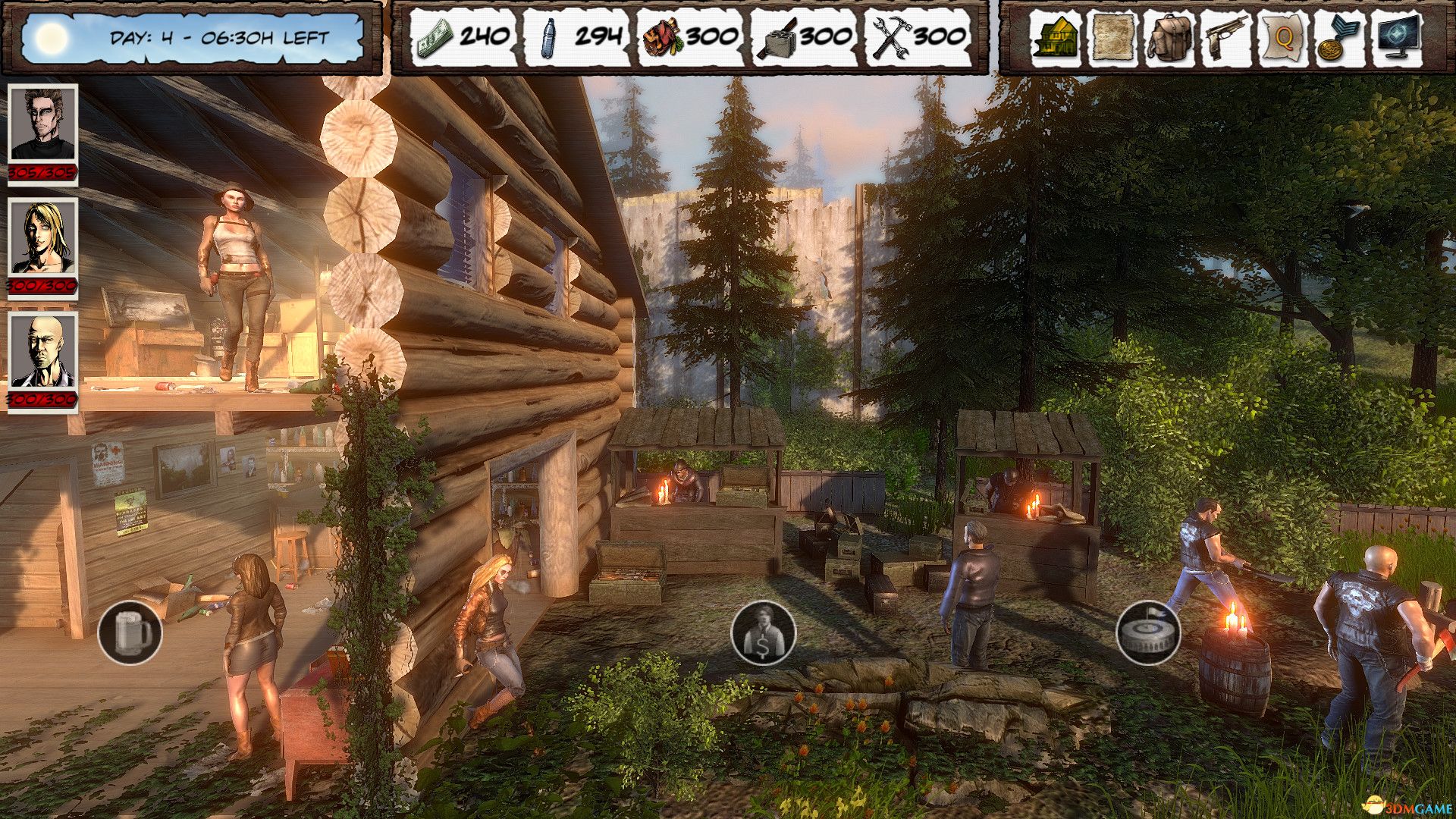Open the map from the parchment icon
The height and width of the screenshot is (819, 1456).
(x=1114, y=38)
